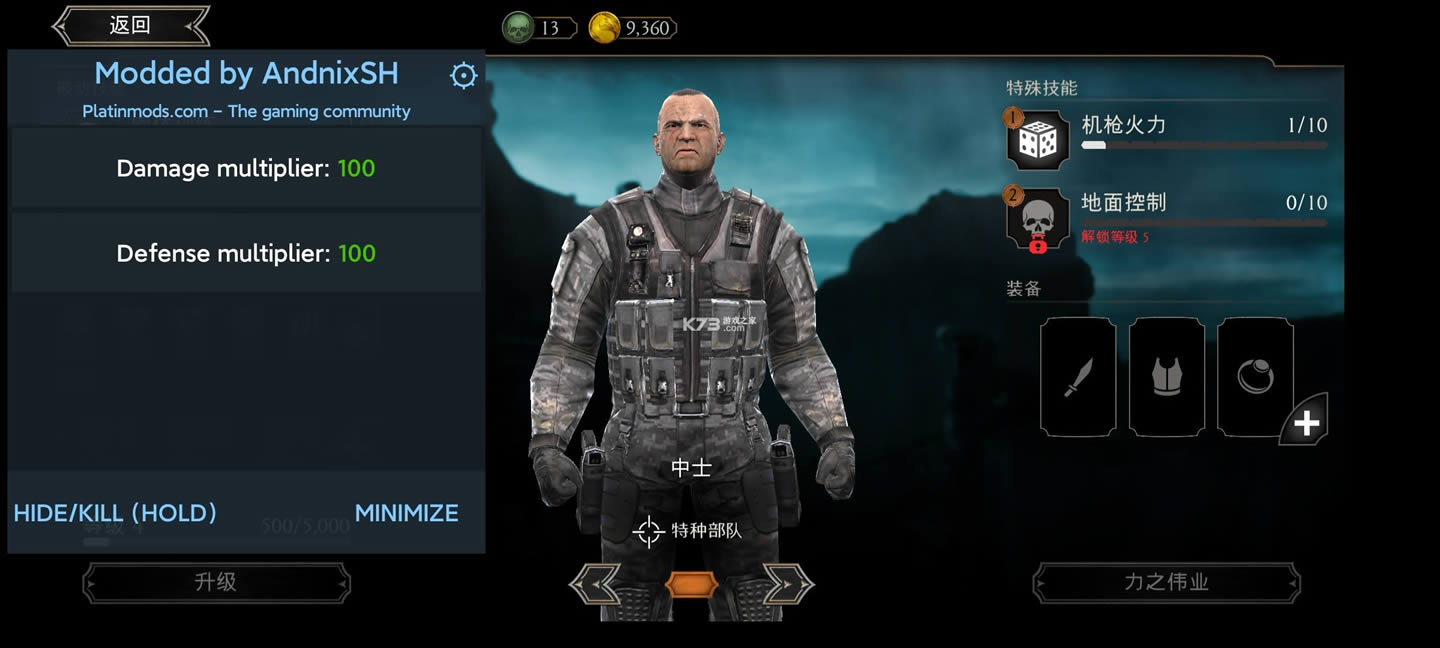Tap the 升级 upgrade button
This screenshot has width=1440, height=648.
[216, 582]
